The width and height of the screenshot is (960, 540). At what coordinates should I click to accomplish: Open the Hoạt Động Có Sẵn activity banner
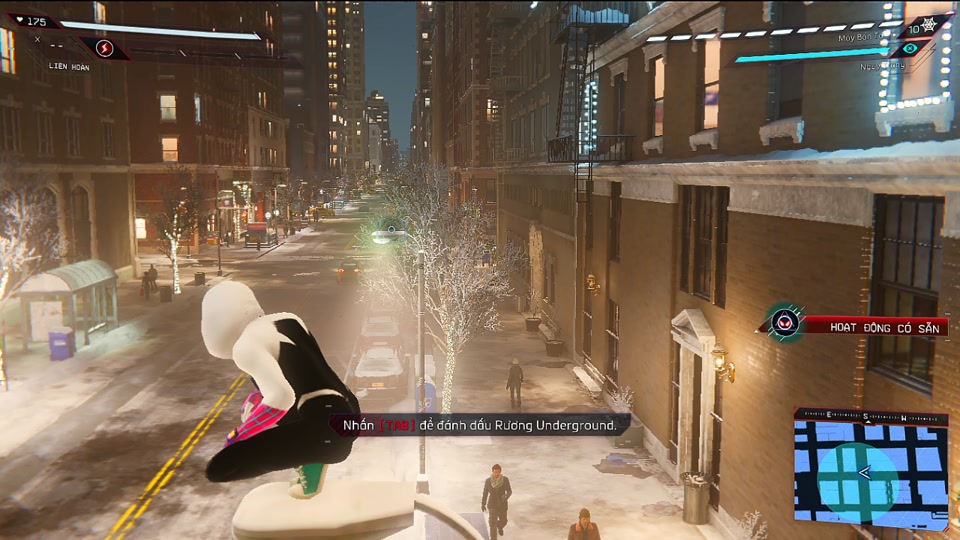(x=875, y=326)
